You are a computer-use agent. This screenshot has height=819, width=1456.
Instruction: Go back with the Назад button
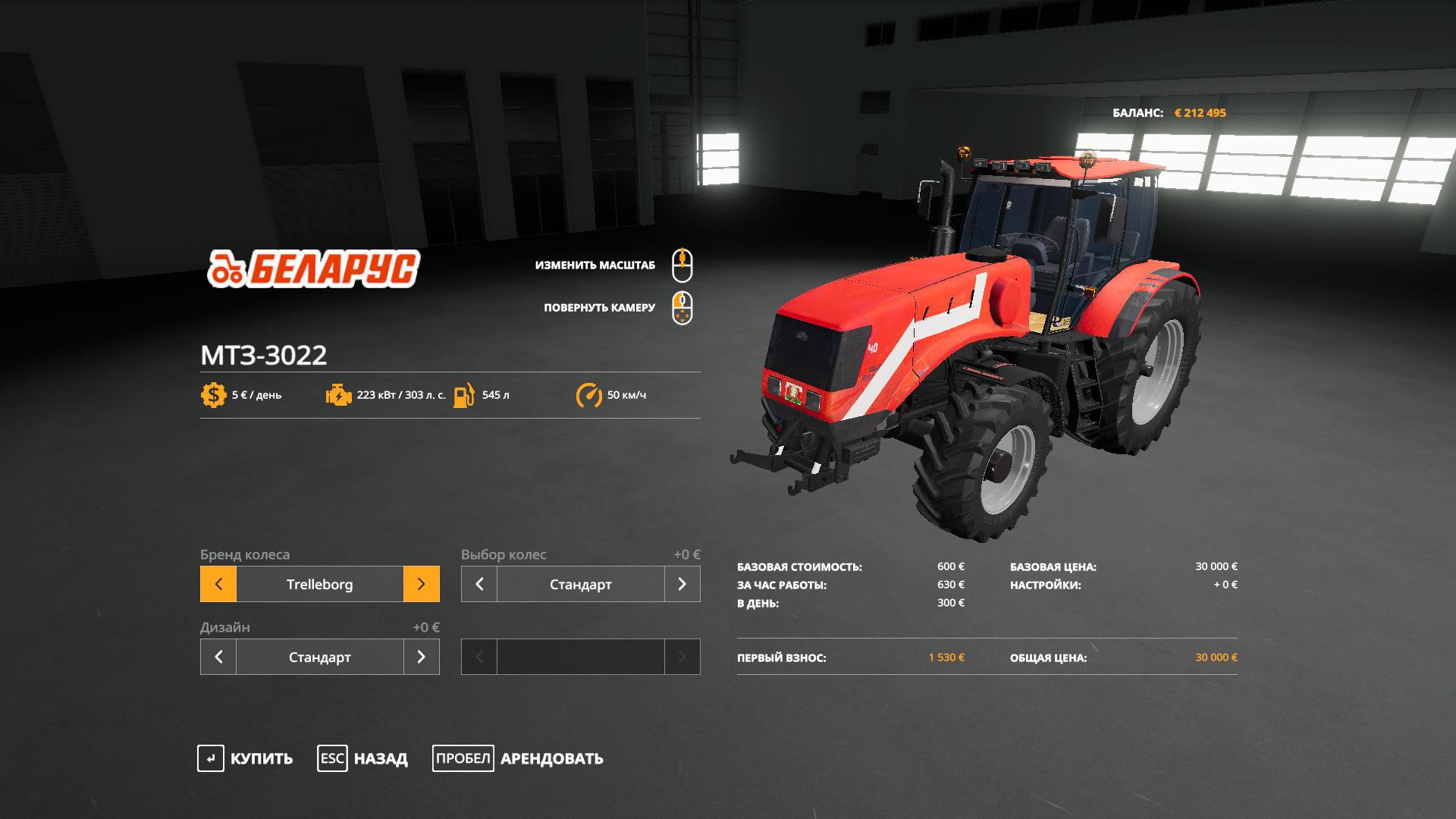point(362,758)
